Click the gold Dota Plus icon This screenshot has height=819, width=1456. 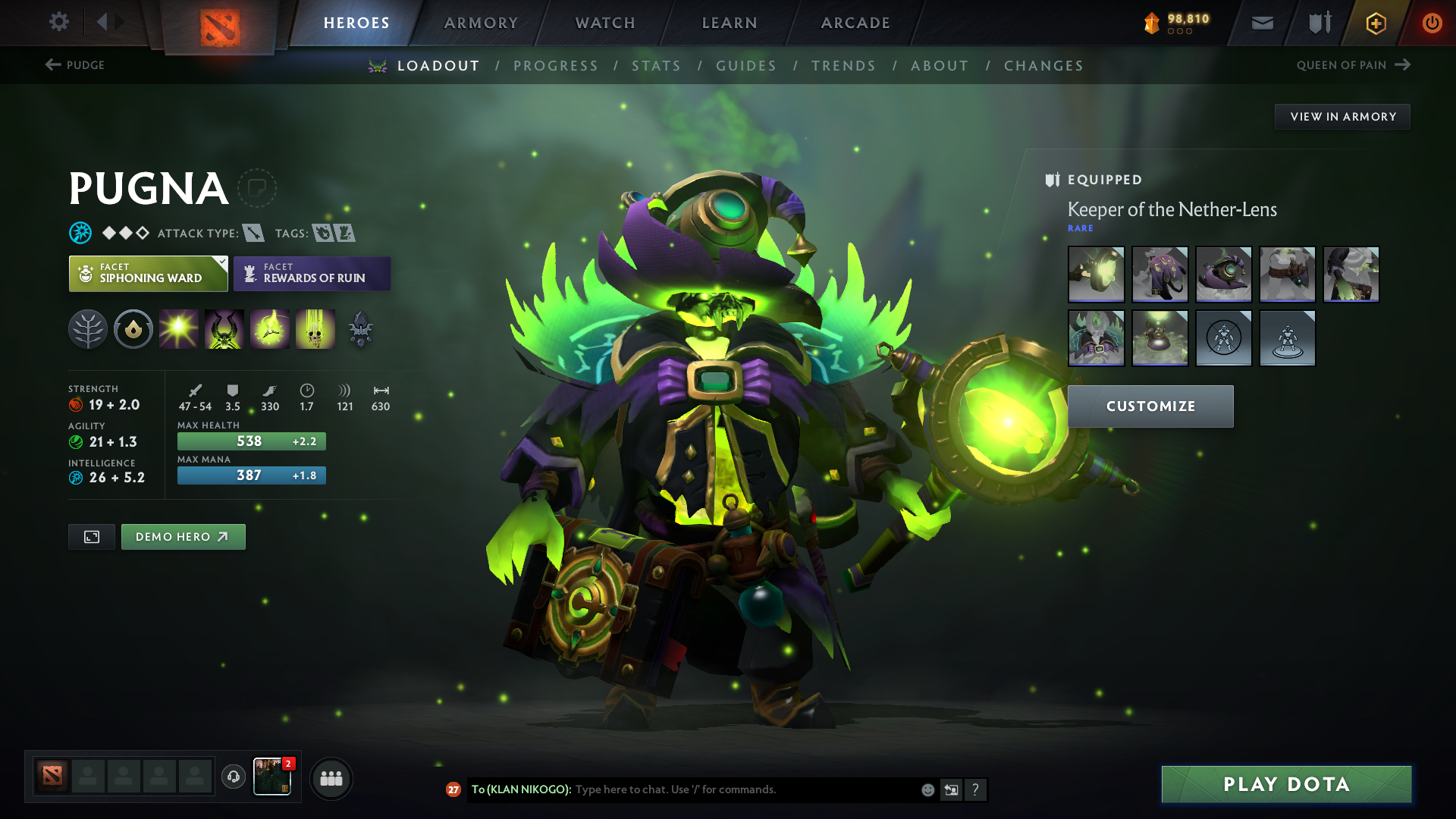pos(1375,23)
